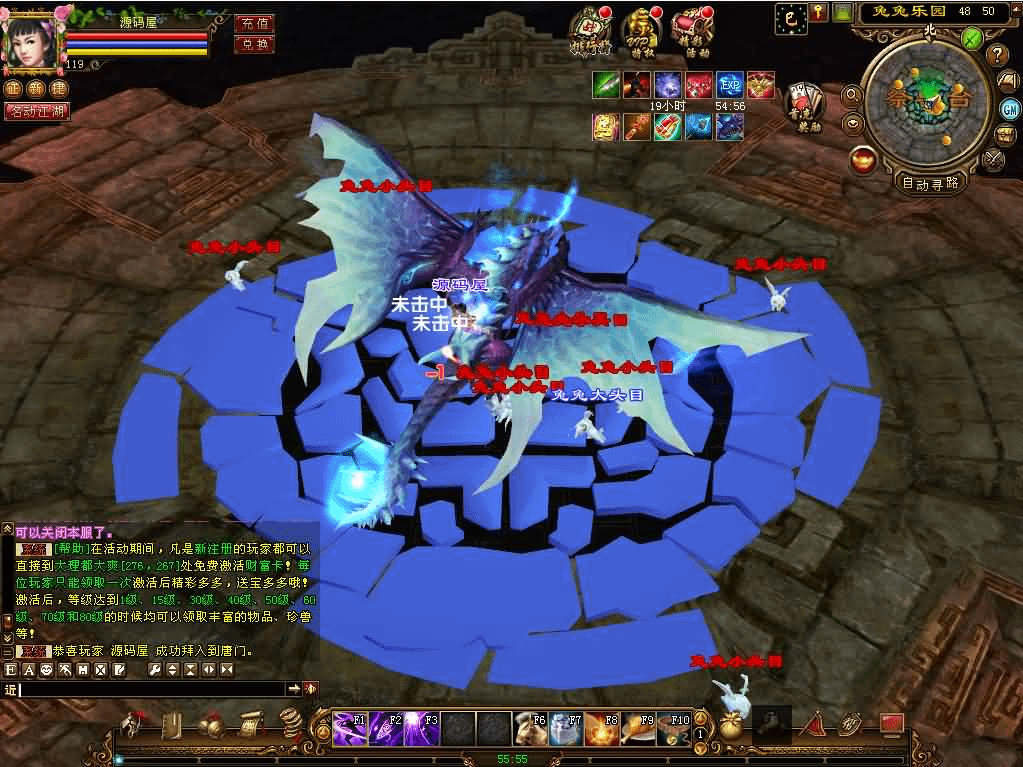Image resolution: width=1023 pixels, height=767 pixels.
Task: Click the question mark help button
Action: 996,54
